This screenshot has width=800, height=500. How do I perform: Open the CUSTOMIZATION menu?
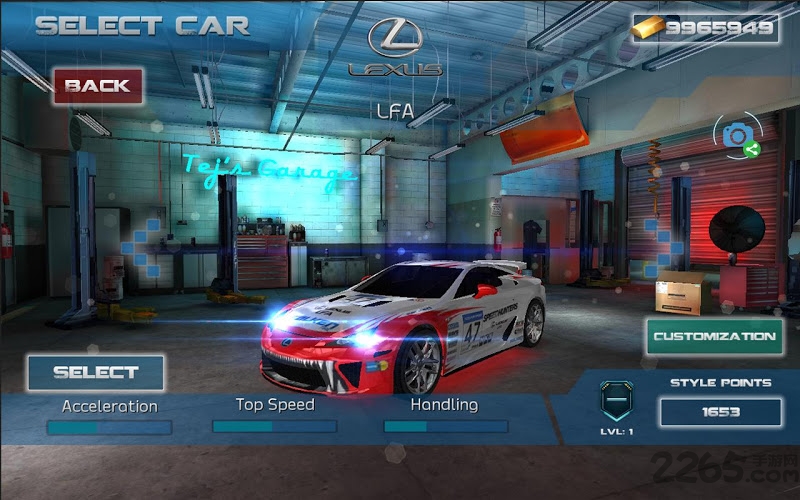coord(714,337)
